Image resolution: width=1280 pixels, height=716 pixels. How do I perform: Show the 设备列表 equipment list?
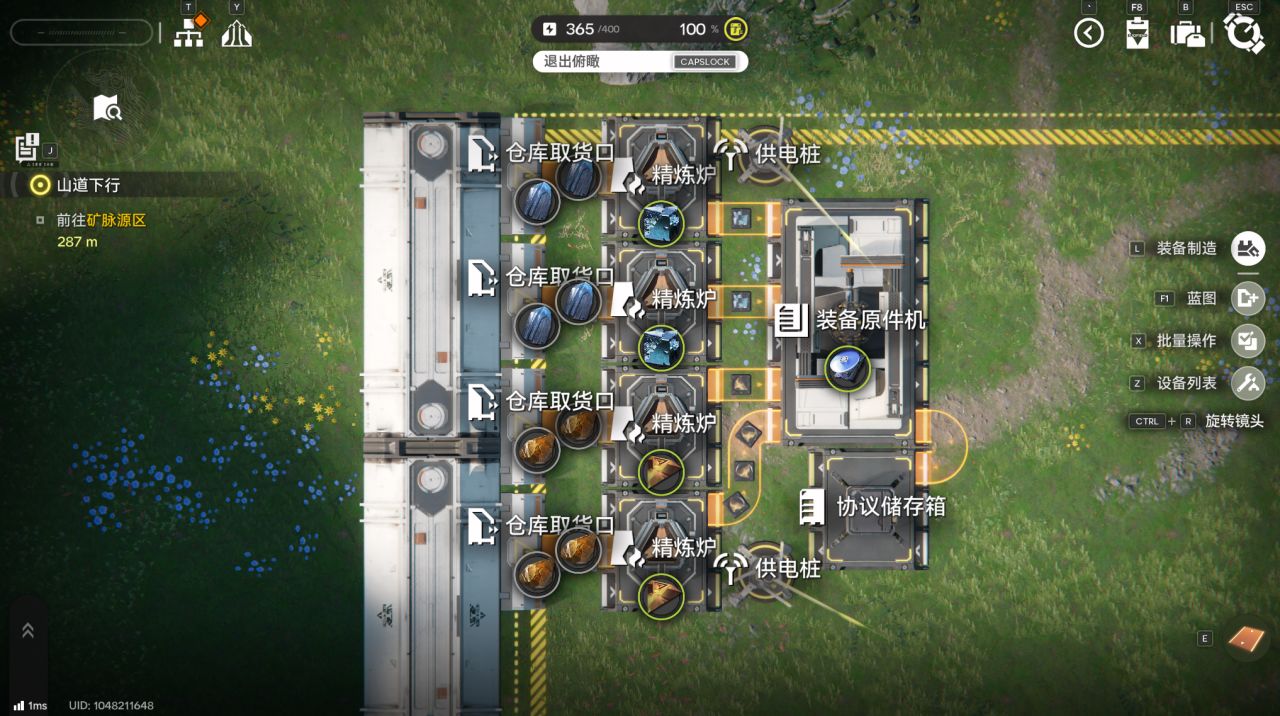click(x=1248, y=383)
